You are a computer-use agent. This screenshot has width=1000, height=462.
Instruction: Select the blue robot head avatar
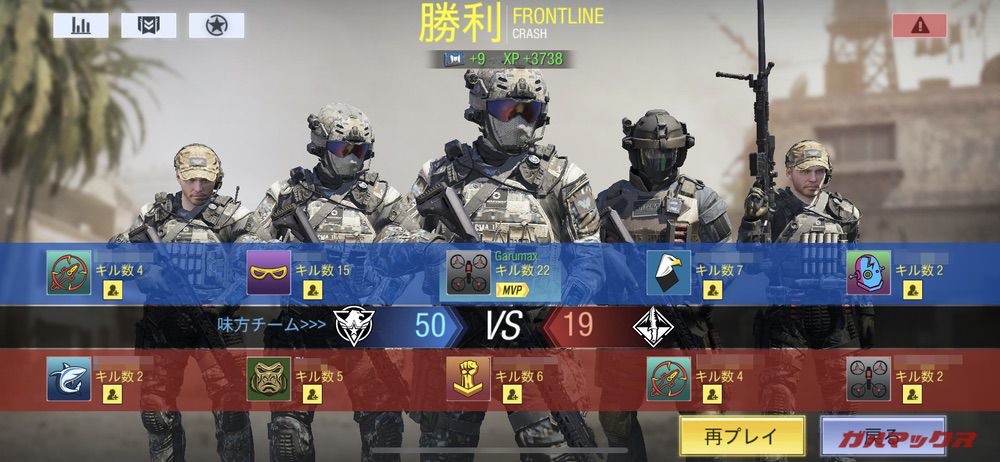(868, 273)
